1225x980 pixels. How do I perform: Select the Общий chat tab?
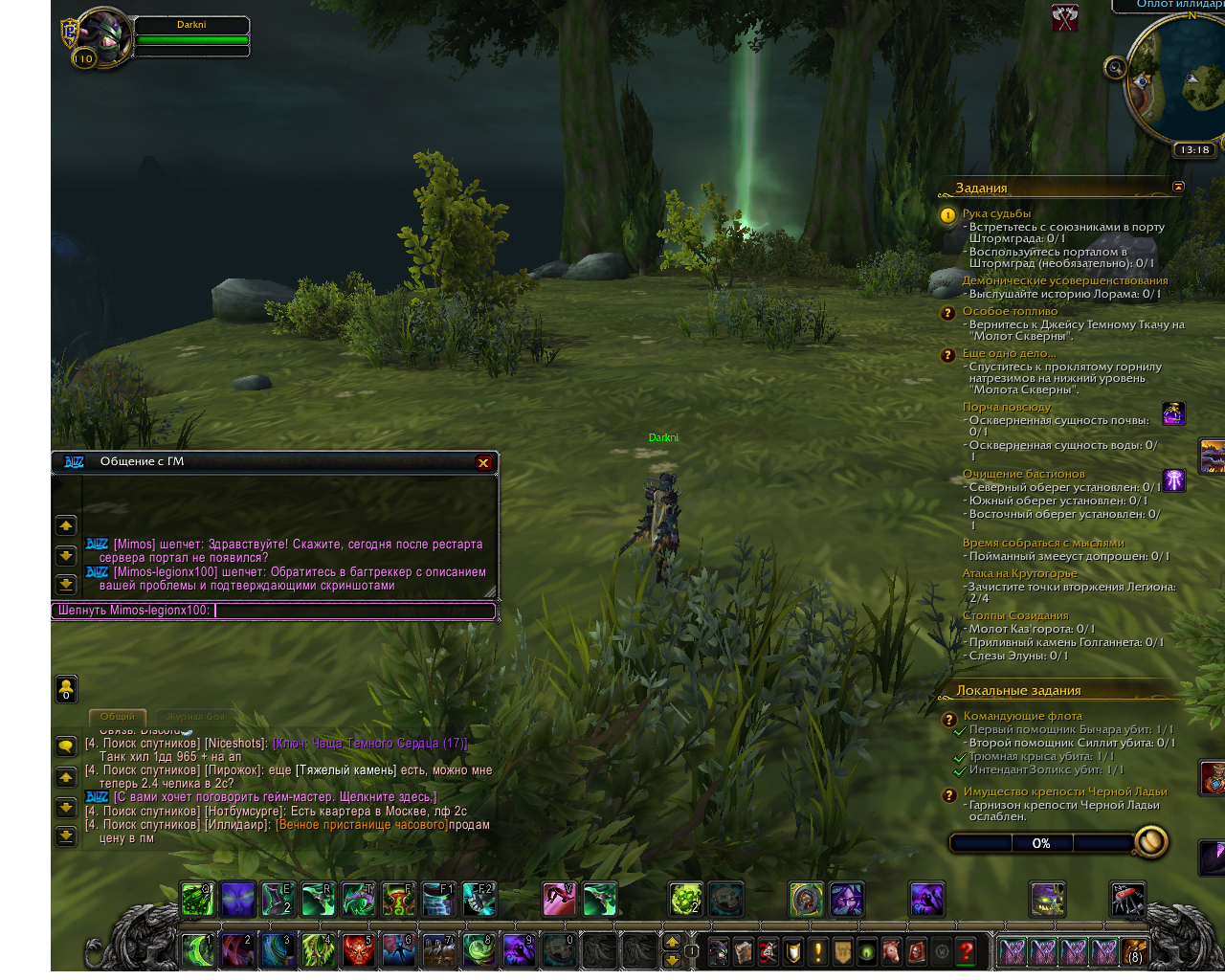pos(118,717)
